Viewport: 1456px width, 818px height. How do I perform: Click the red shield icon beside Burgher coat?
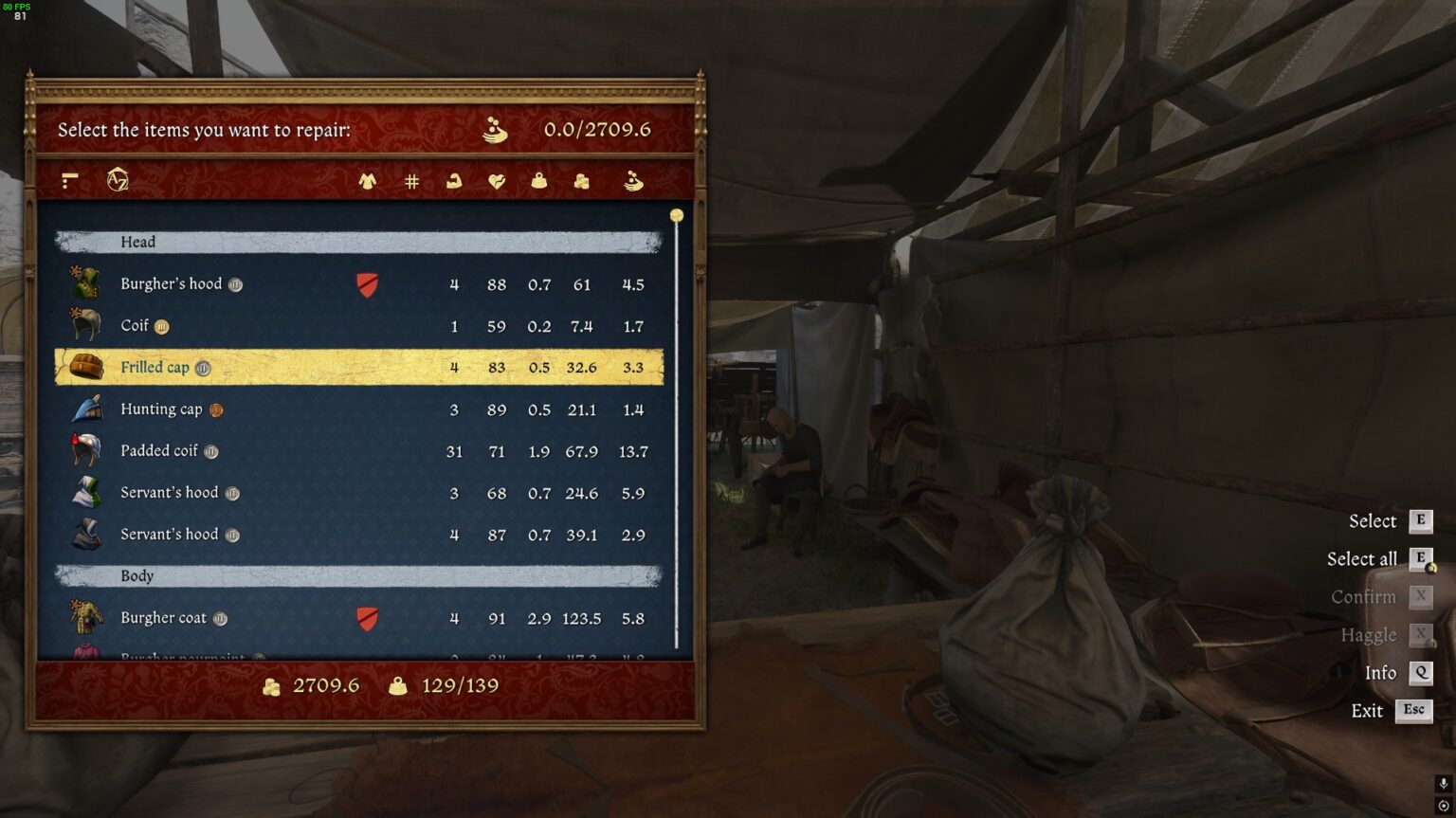click(x=367, y=617)
